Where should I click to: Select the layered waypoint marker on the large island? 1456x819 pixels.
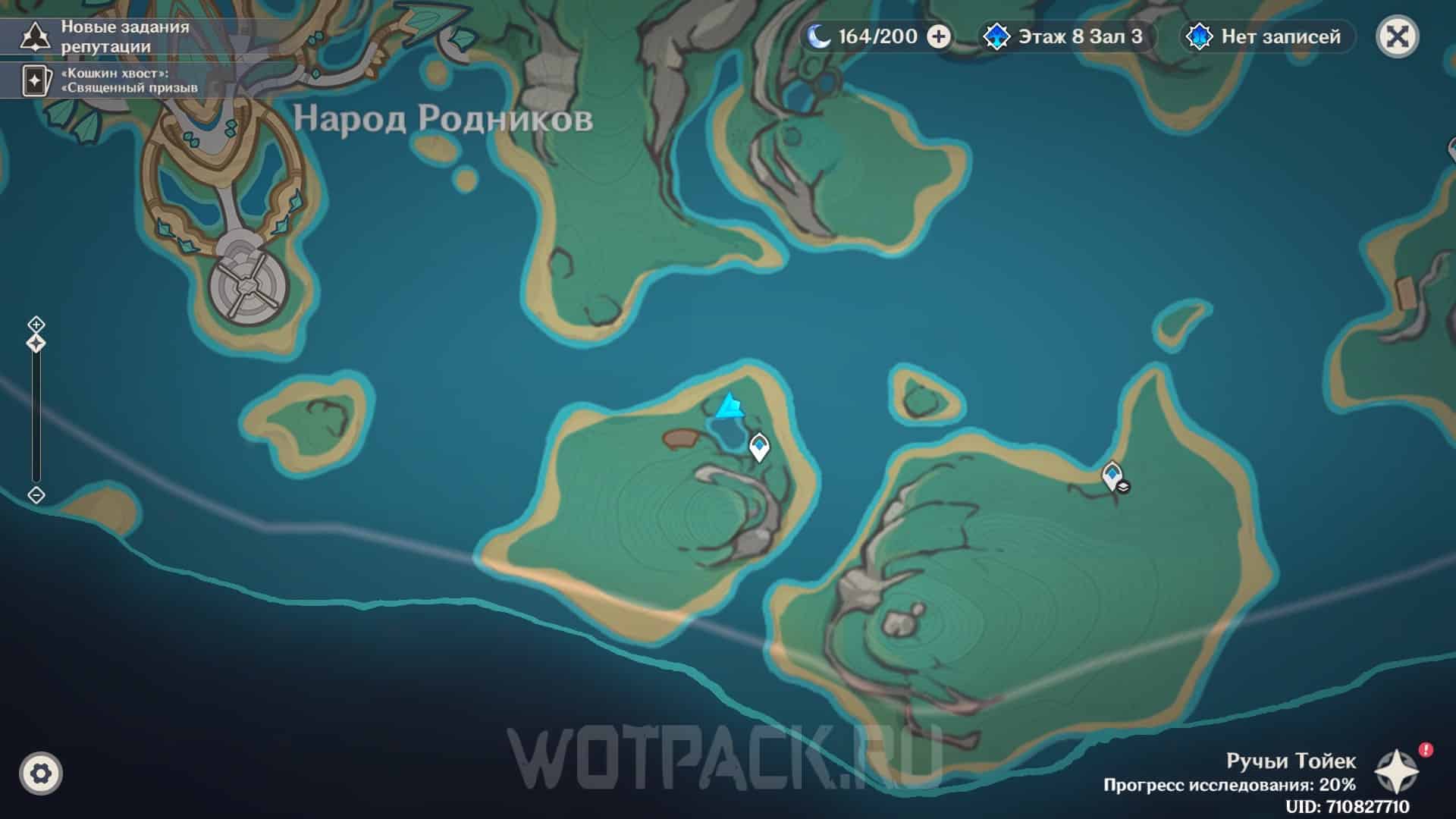pyautogui.click(x=1113, y=476)
